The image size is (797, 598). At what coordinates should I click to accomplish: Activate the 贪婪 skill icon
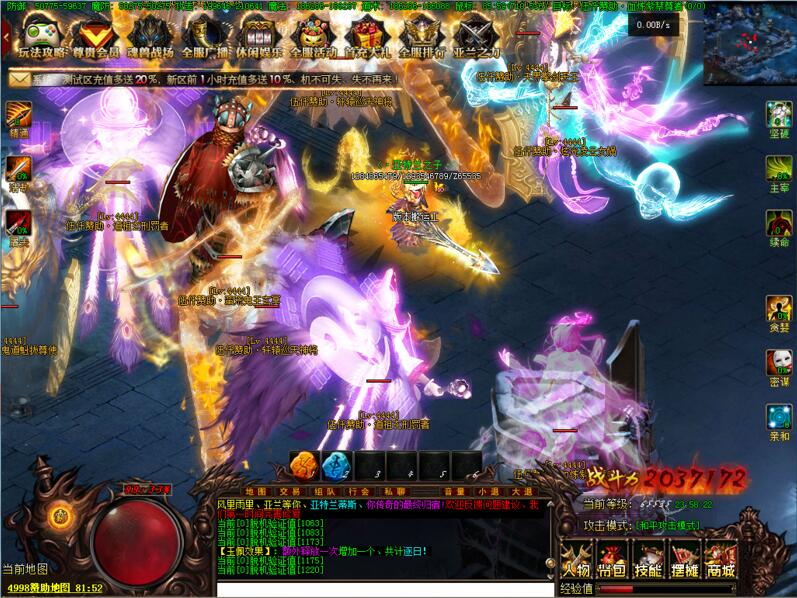[x=779, y=309]
